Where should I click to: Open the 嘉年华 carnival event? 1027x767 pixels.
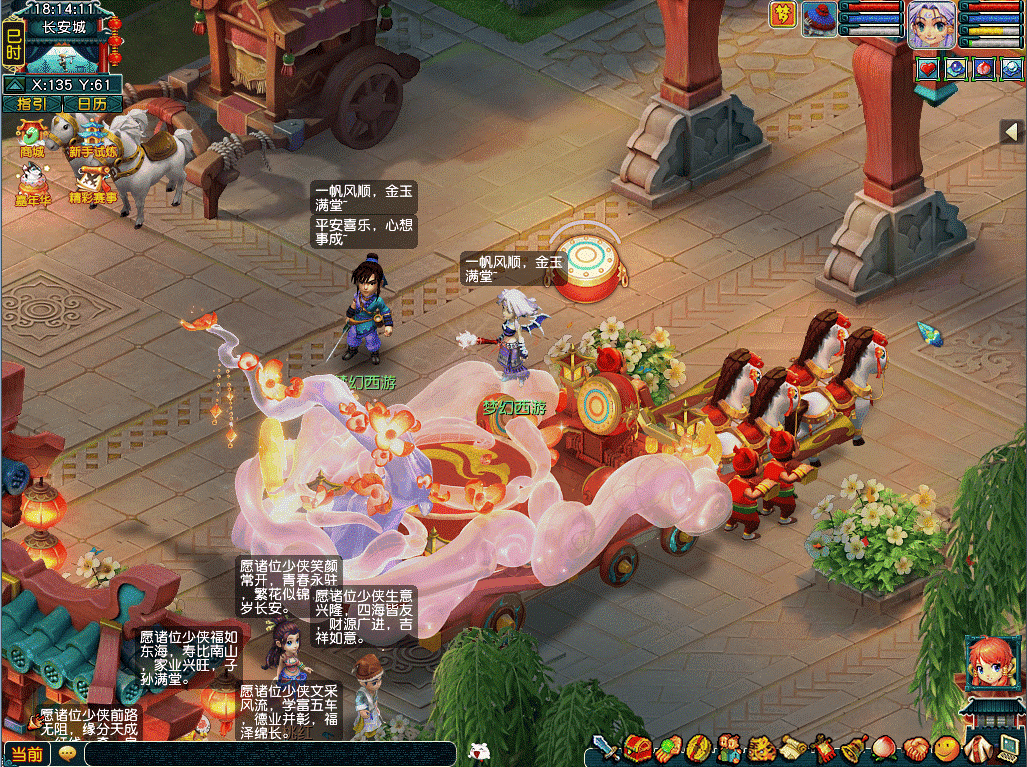tap(32, 184)
